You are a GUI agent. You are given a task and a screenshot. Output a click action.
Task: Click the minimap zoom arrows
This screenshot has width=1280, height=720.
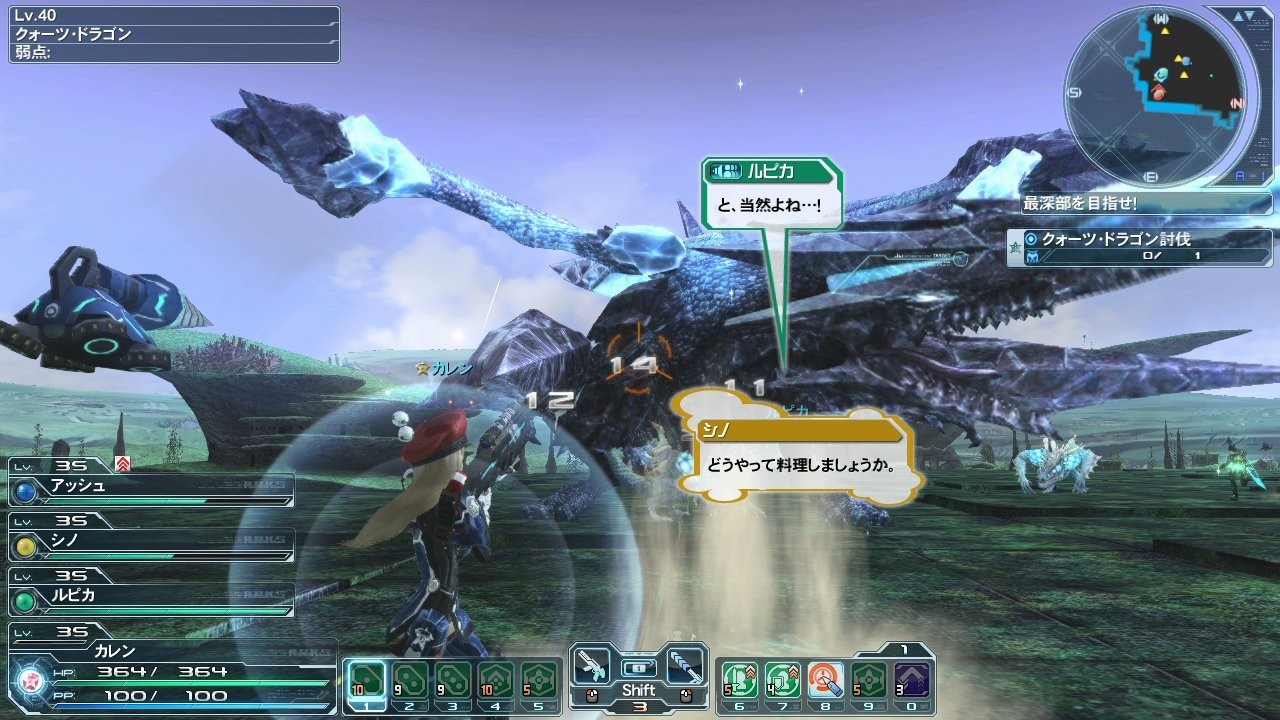pyautogui.click(x=1247, y=16)
